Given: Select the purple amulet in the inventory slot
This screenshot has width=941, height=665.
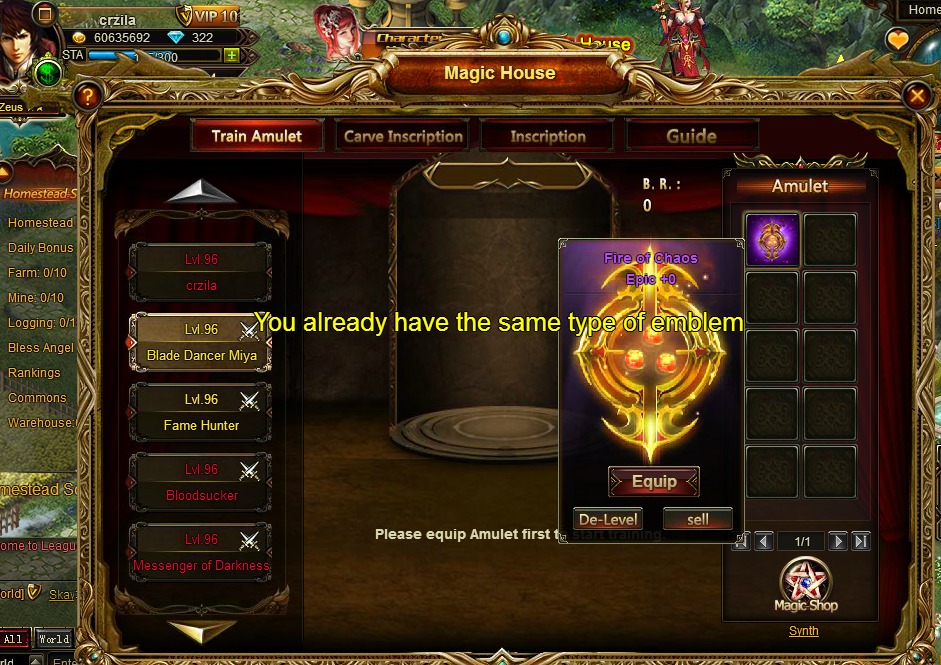Looking at the screenshot, I should pyautogui.click(x=772, y=240).
